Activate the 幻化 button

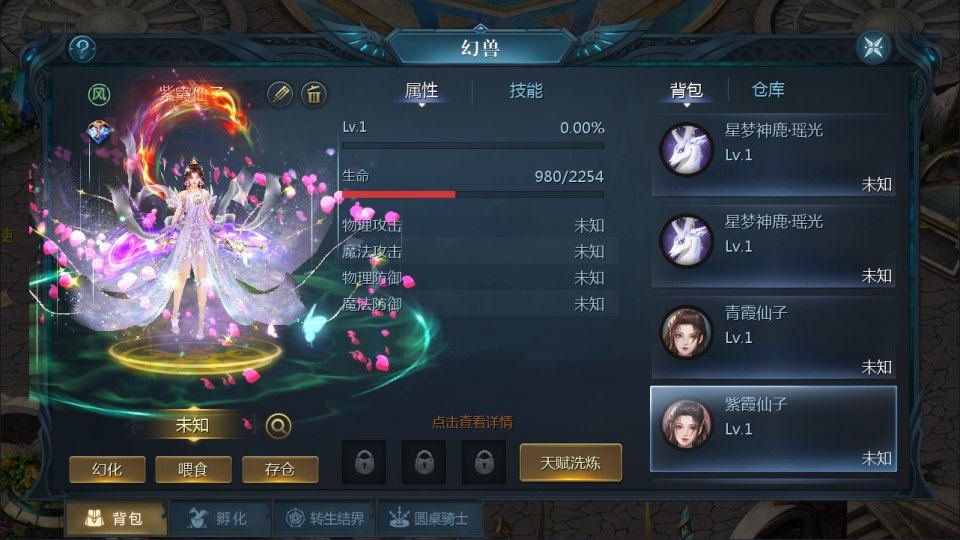click(107, 469)
